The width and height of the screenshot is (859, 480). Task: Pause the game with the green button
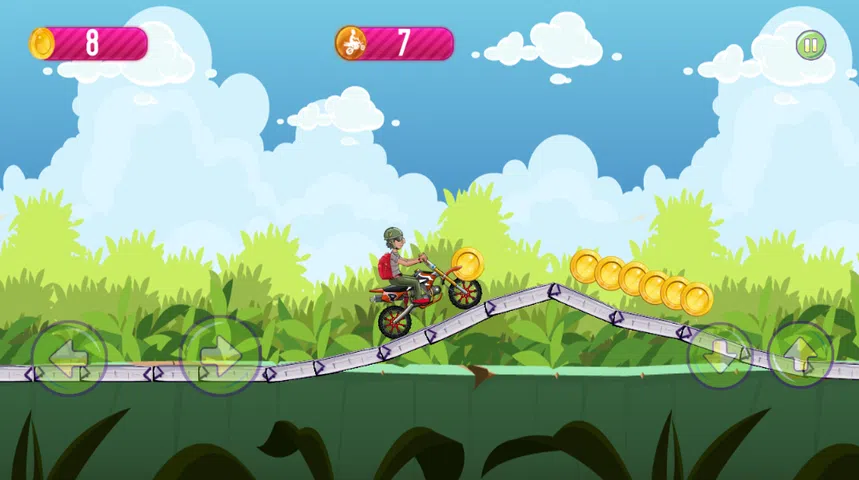pyautogui.click(x=810, y=45)
